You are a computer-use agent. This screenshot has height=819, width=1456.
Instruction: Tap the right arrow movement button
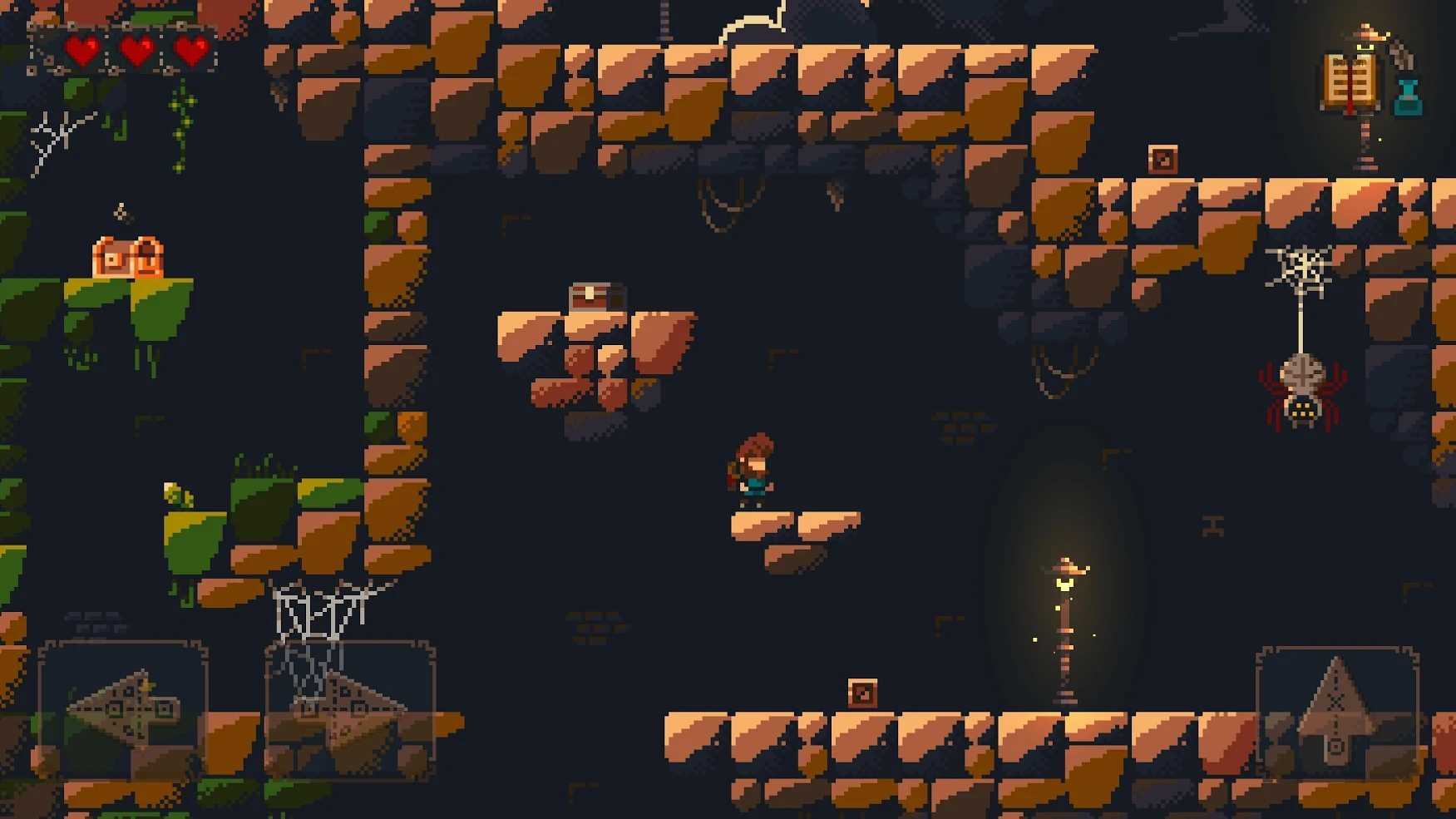[x=350, y=710]
